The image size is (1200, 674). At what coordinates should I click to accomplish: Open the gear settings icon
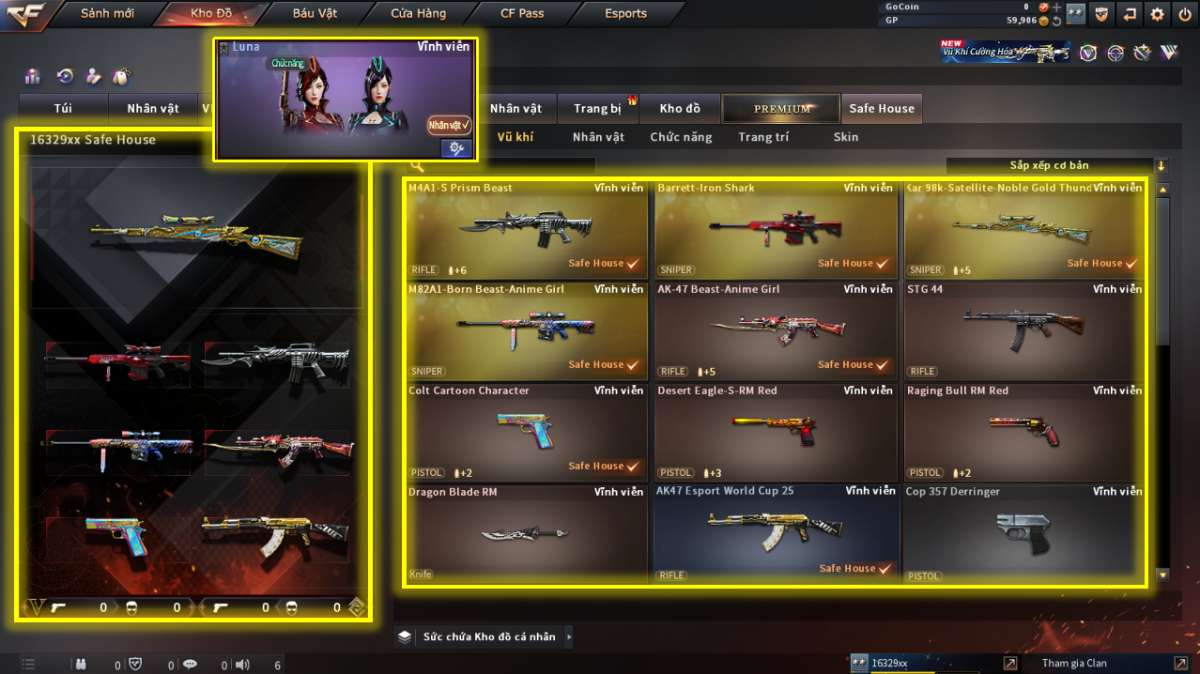(1157, 14)
